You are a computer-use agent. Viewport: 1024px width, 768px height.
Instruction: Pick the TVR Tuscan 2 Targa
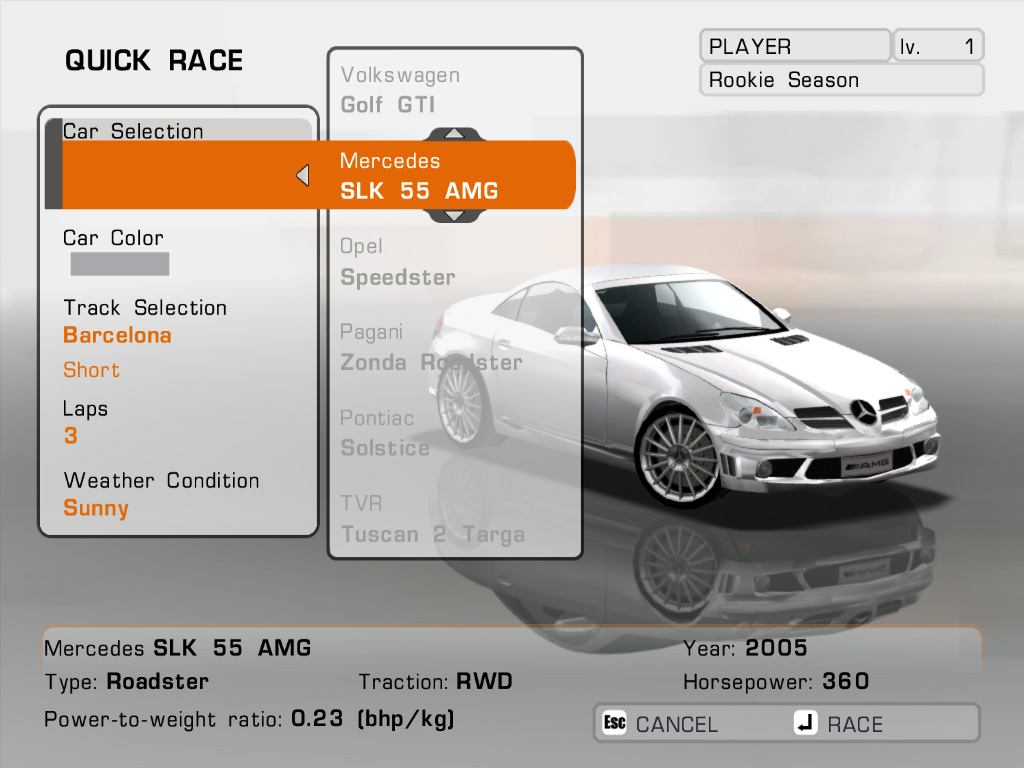click(x=432, y=519)
